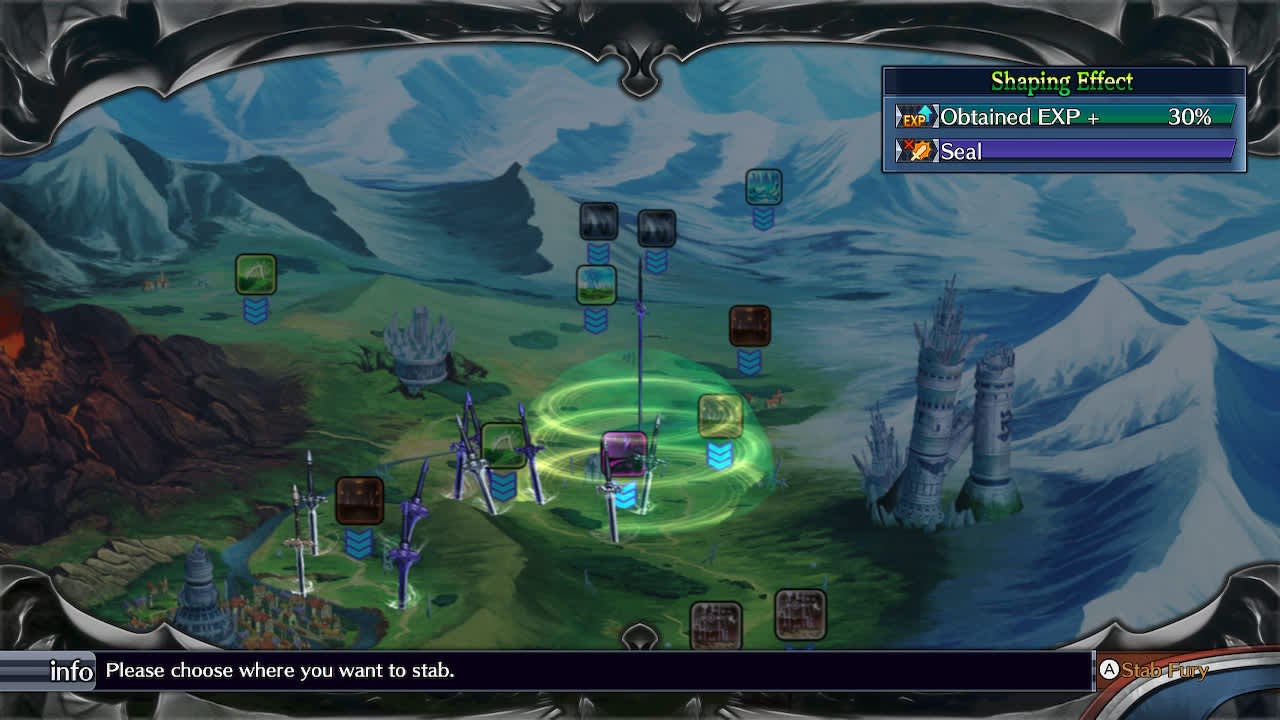
Task: Open the Shaping Effect panel header
Action: (x=1063, y=82)
